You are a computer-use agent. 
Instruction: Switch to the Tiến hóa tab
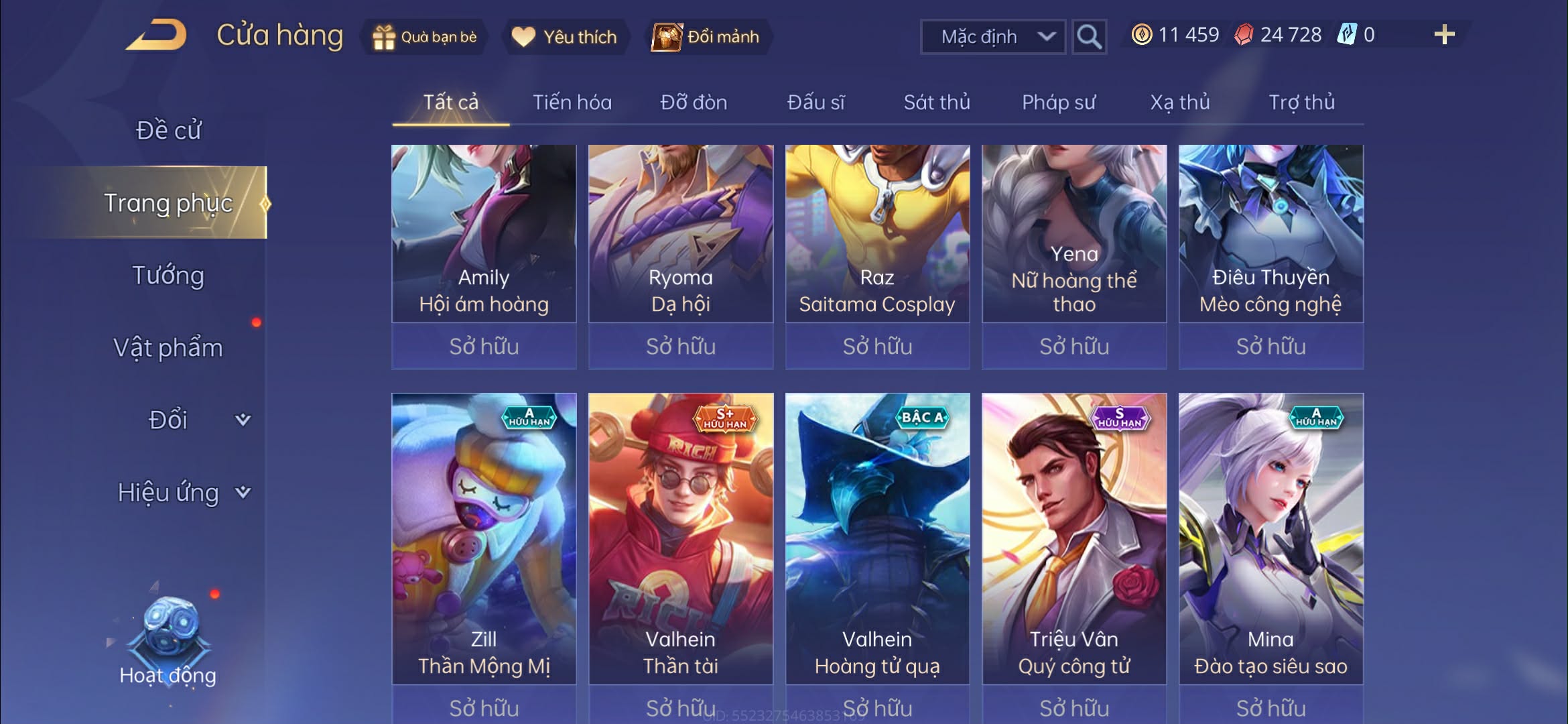coord(572,103)
